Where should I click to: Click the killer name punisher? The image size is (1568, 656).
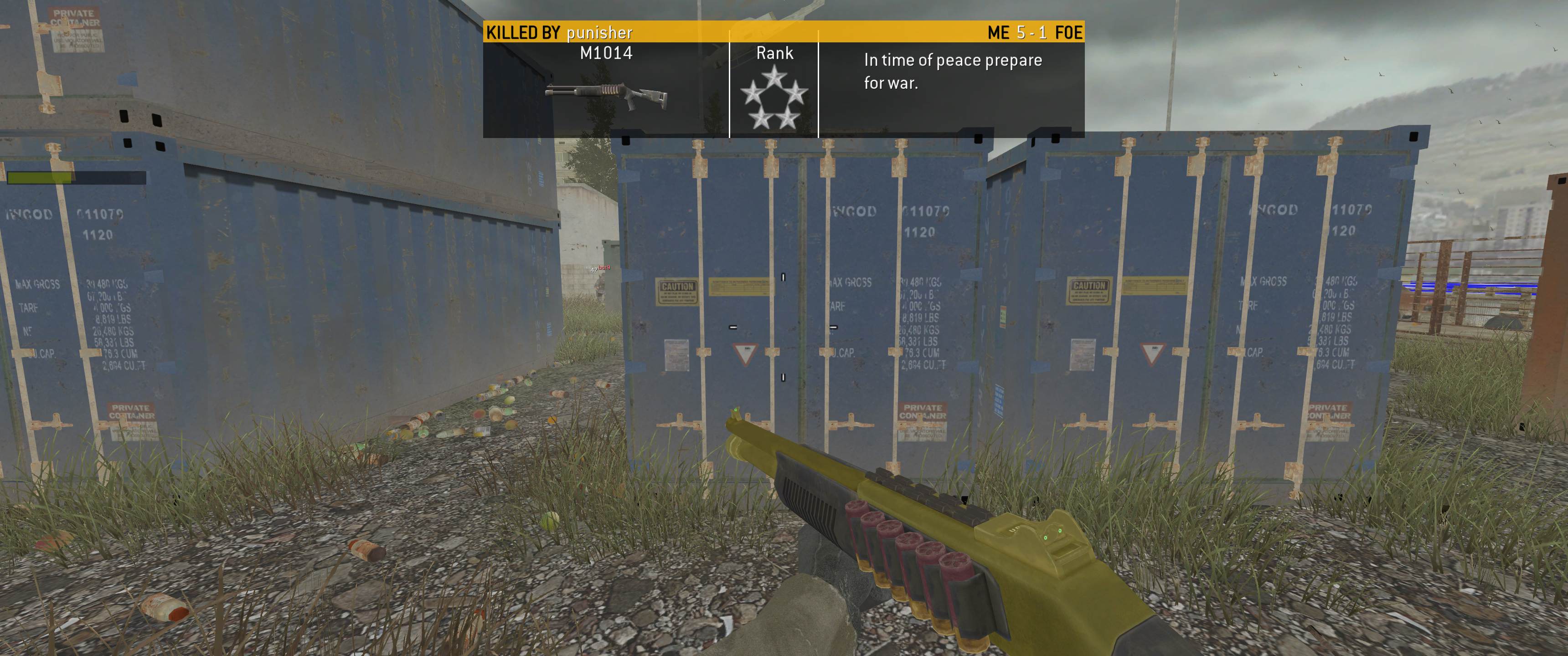(599, 32)
